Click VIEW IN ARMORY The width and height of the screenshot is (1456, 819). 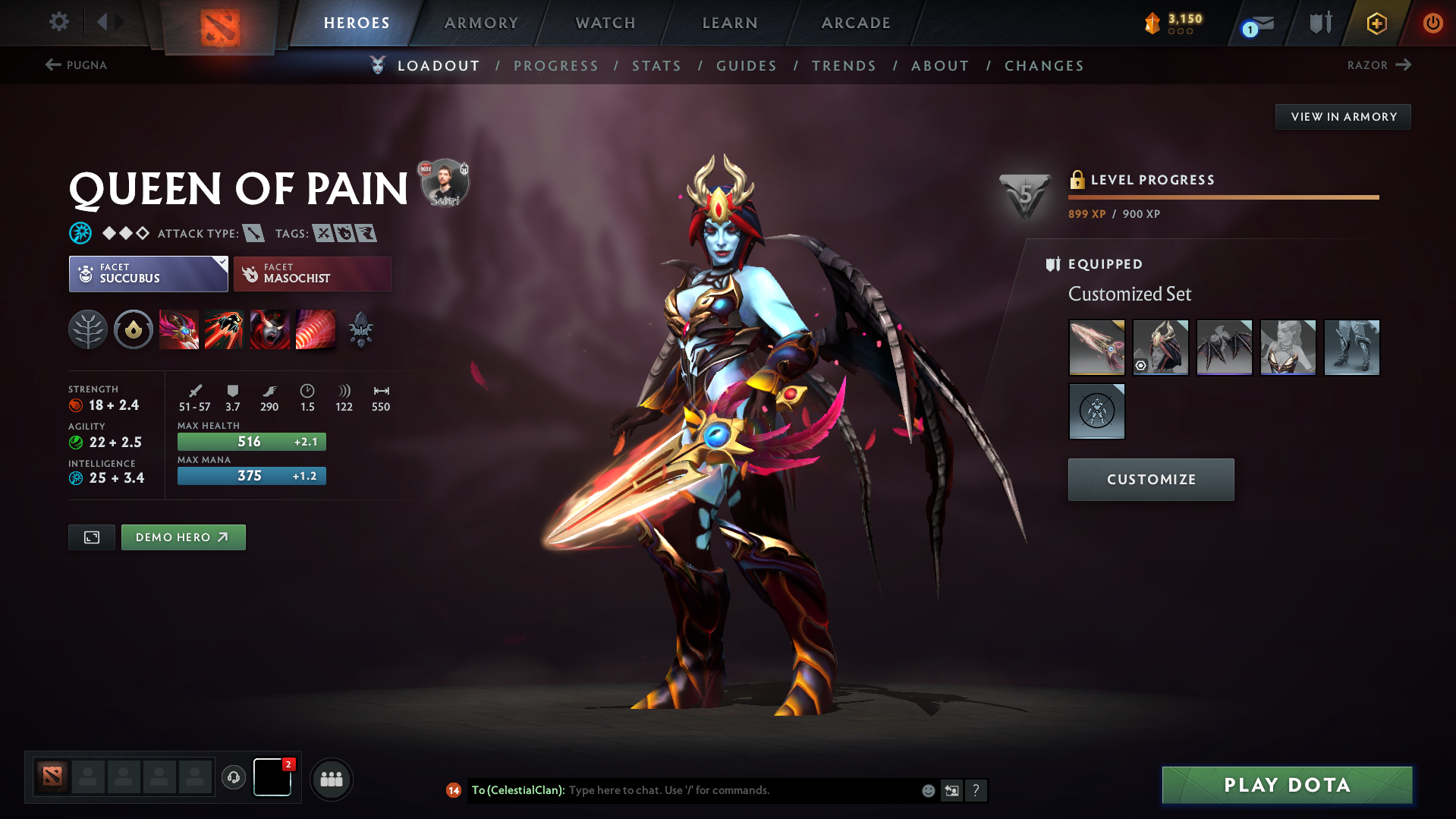tap(1342, 116)
